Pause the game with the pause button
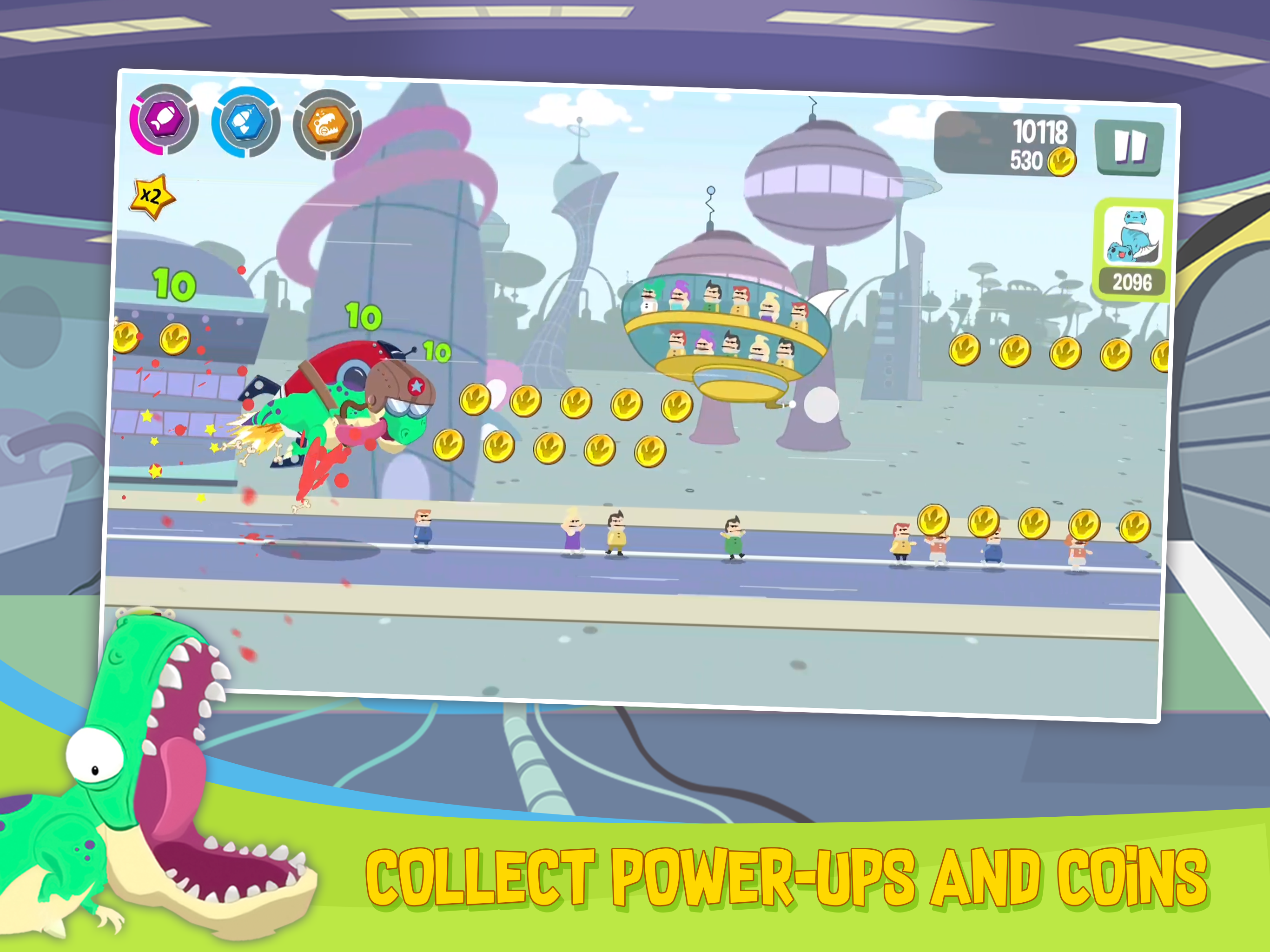1270x952 pixels. click(1131, 146)
